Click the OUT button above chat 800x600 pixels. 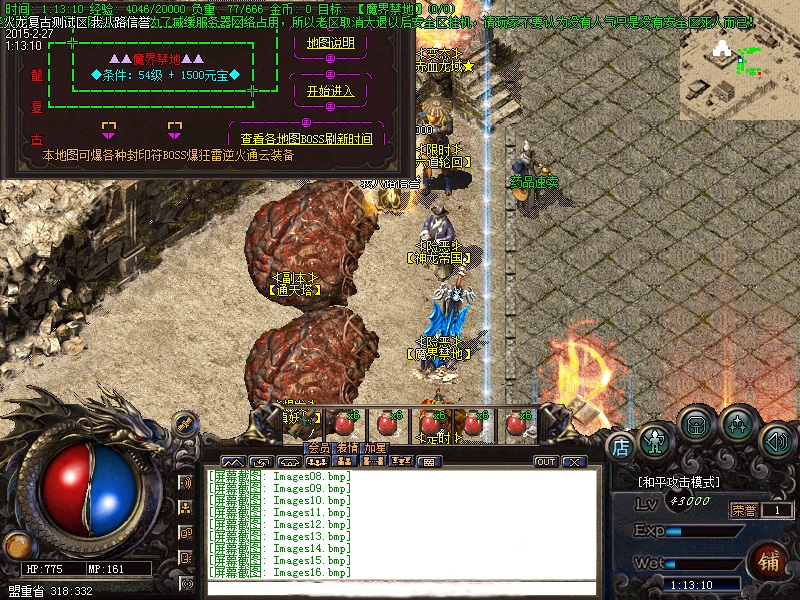click(x=546, y=462)
